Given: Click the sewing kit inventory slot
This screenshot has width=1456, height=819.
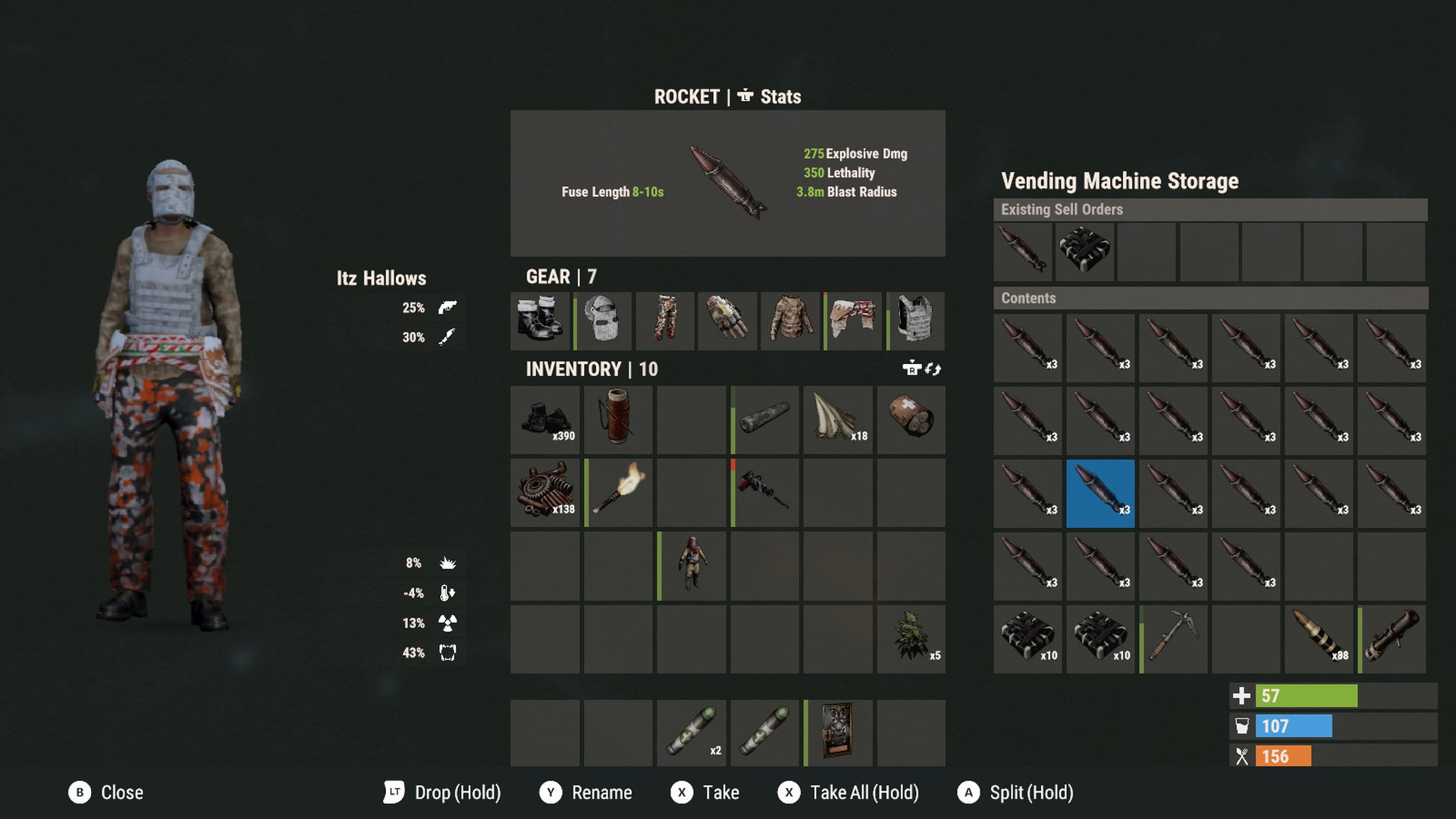Looking at the screenshot, I should [618, 419].
